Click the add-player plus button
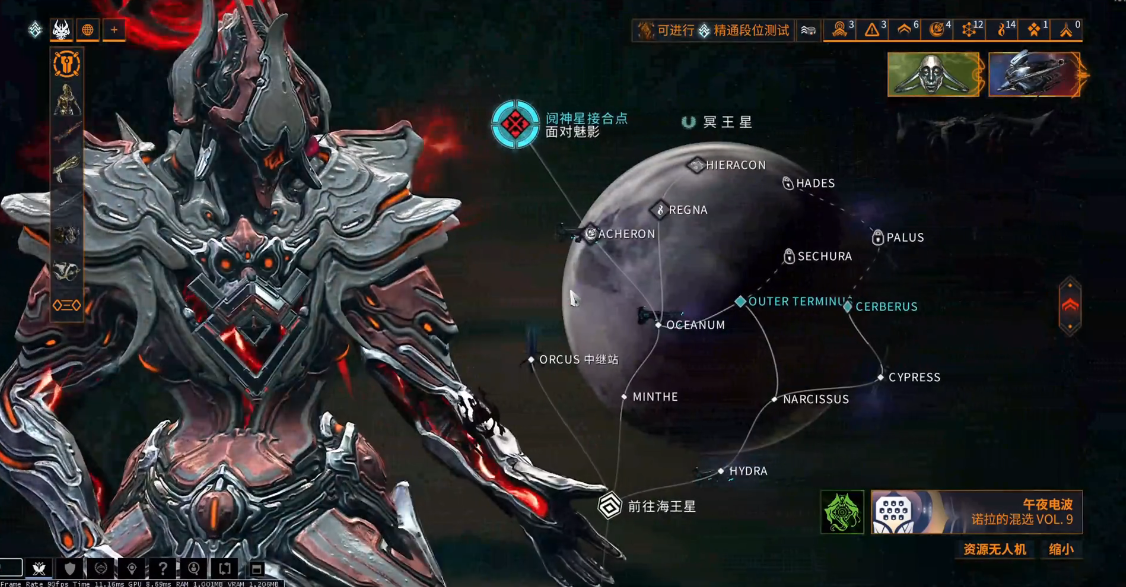 point(114,30)
